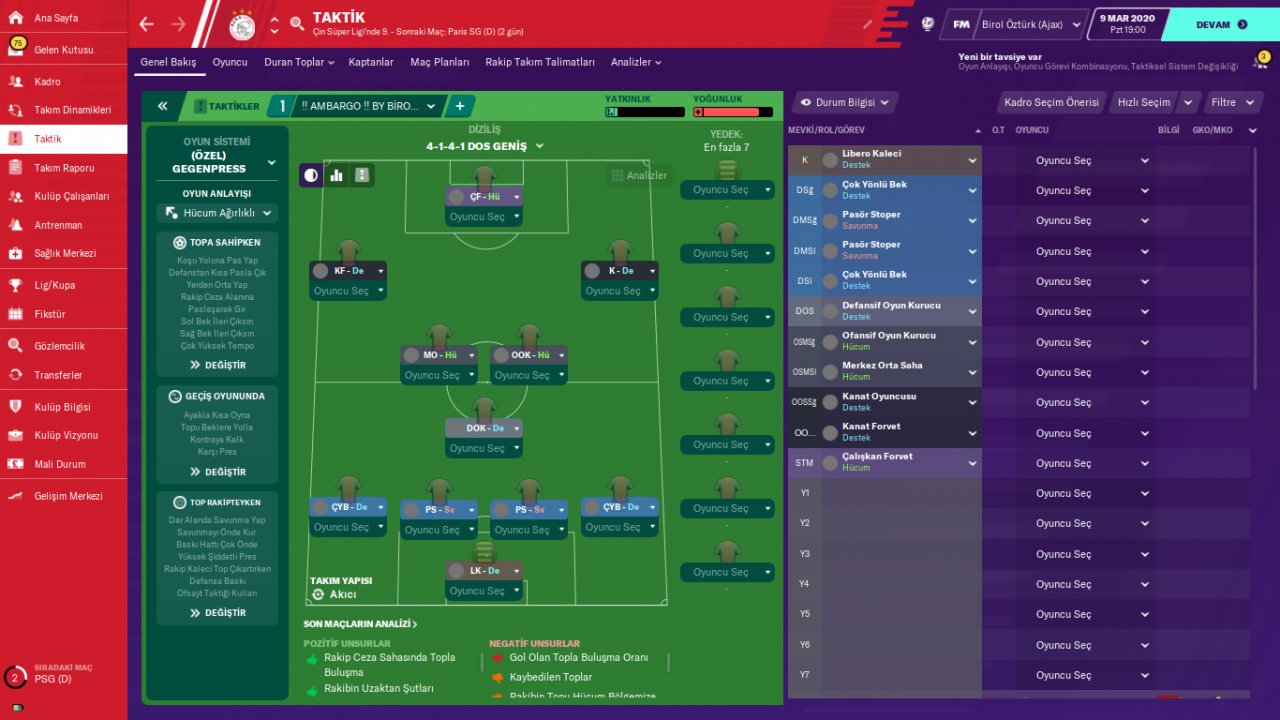Go to Gelen Kutusu inbox

(x=63, y=50)
